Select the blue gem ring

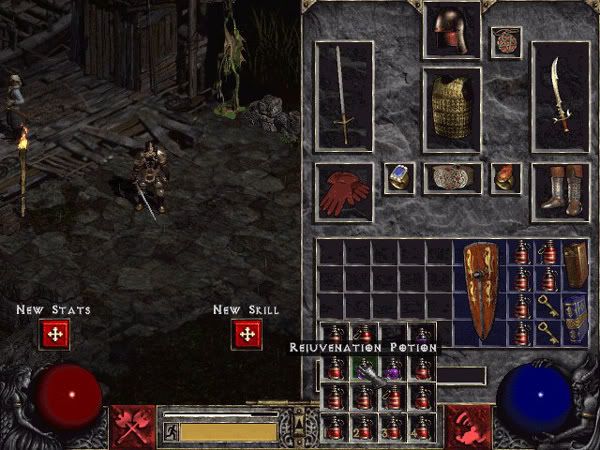(x=399, y=178)
